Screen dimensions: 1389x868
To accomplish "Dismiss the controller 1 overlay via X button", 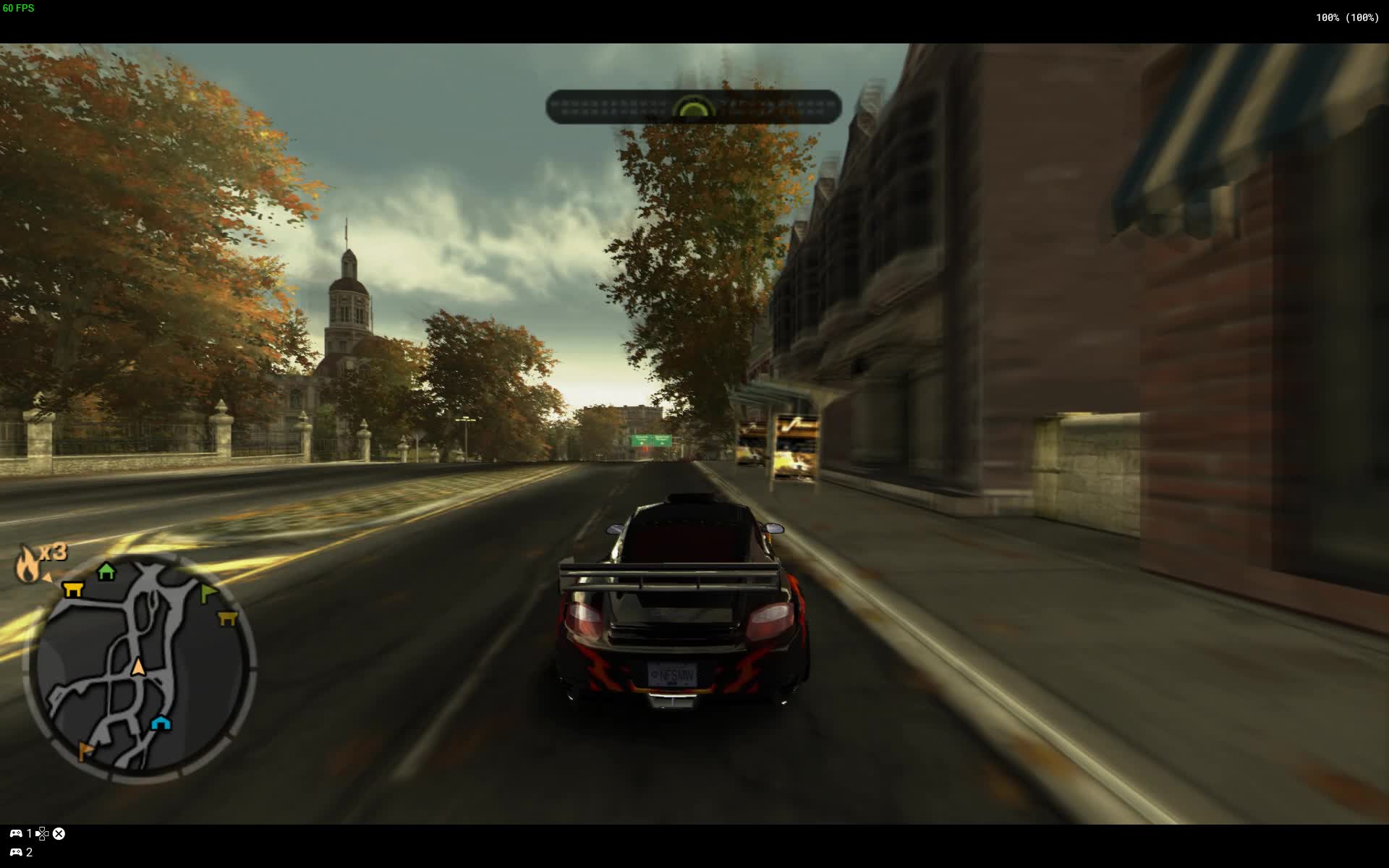I will tap(59, 833).
